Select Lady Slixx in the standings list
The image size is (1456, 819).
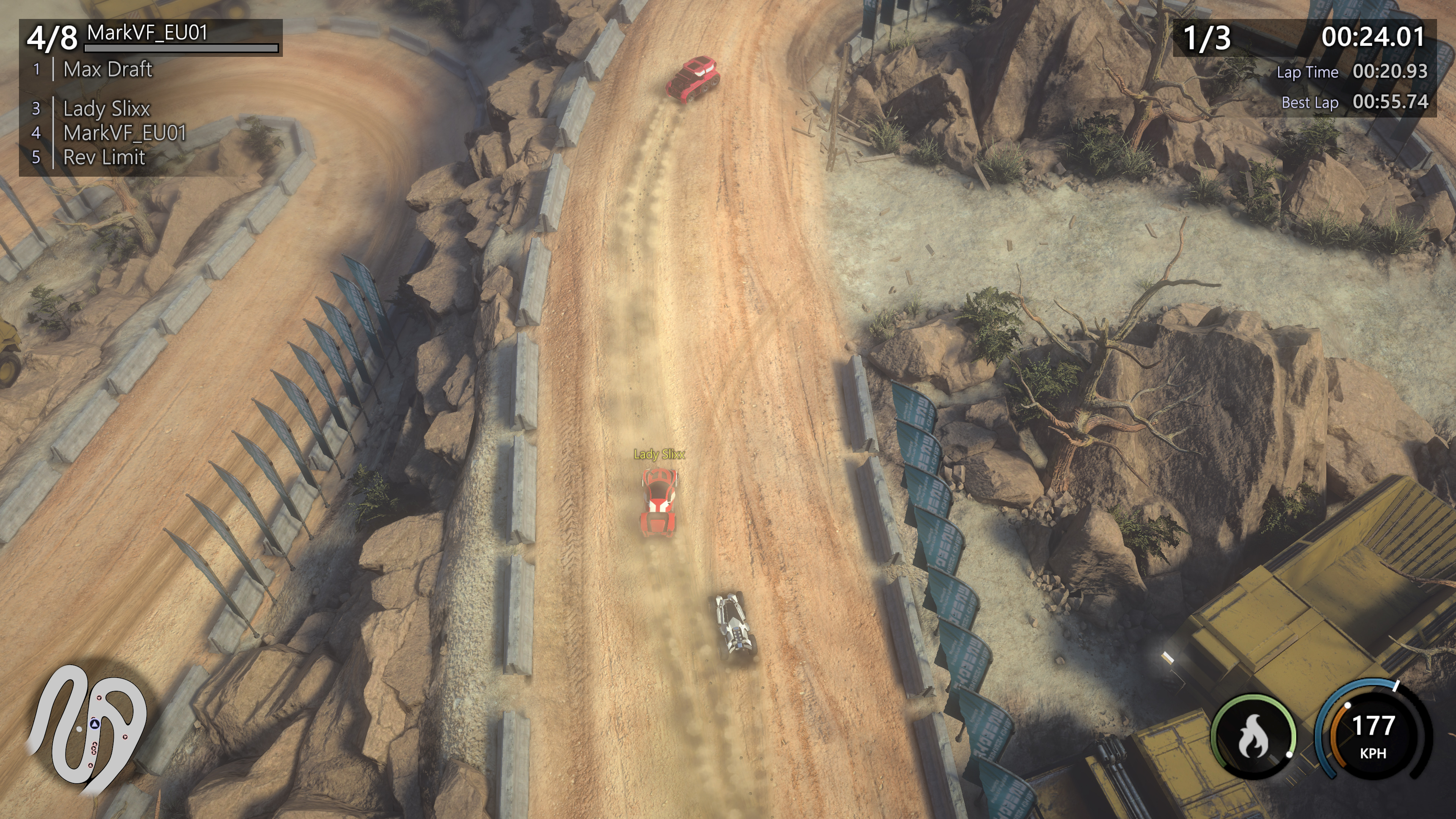point(106,108)
